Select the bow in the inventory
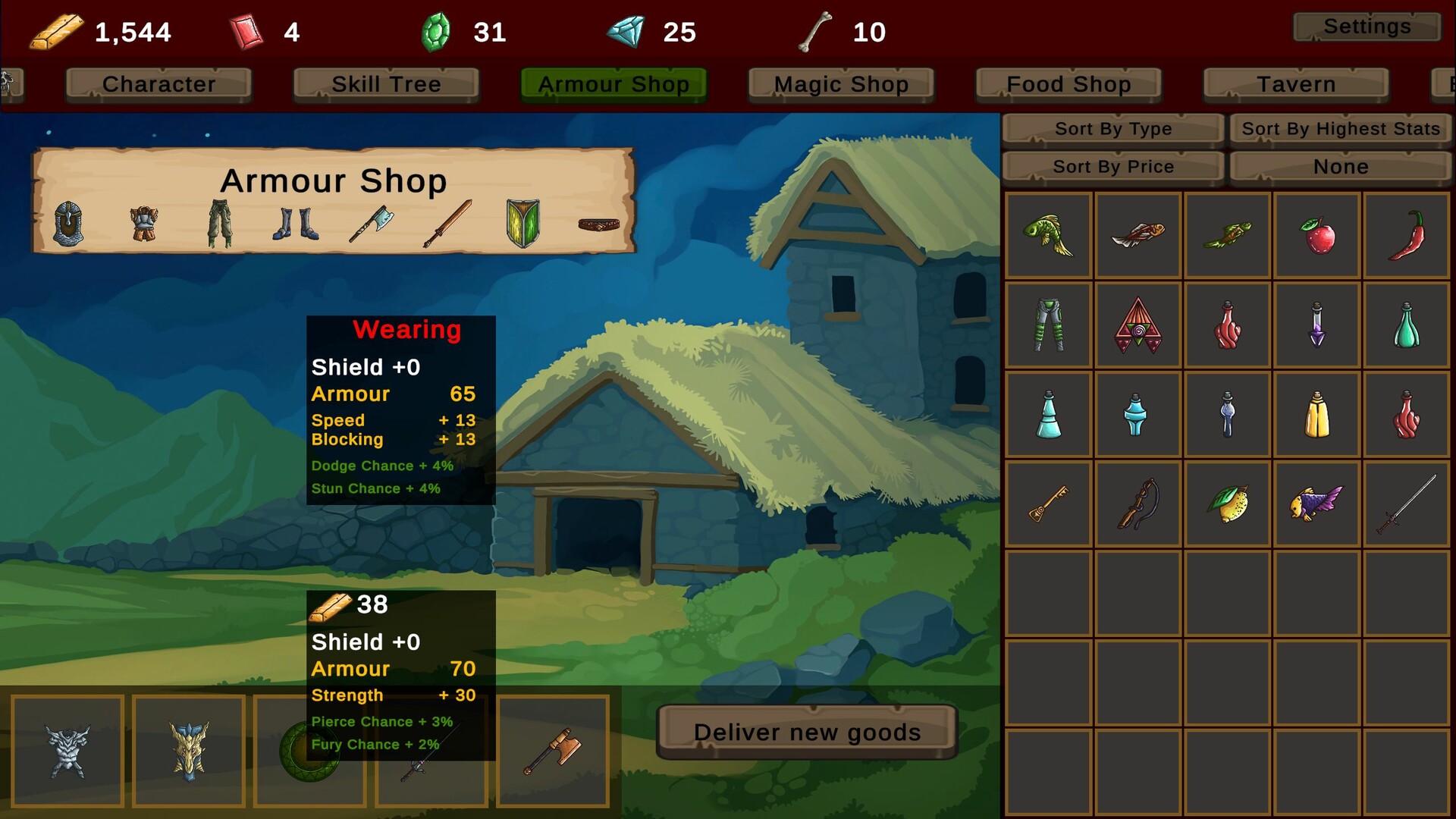Screen dimensions: 1456x819 coord(1137,503)
